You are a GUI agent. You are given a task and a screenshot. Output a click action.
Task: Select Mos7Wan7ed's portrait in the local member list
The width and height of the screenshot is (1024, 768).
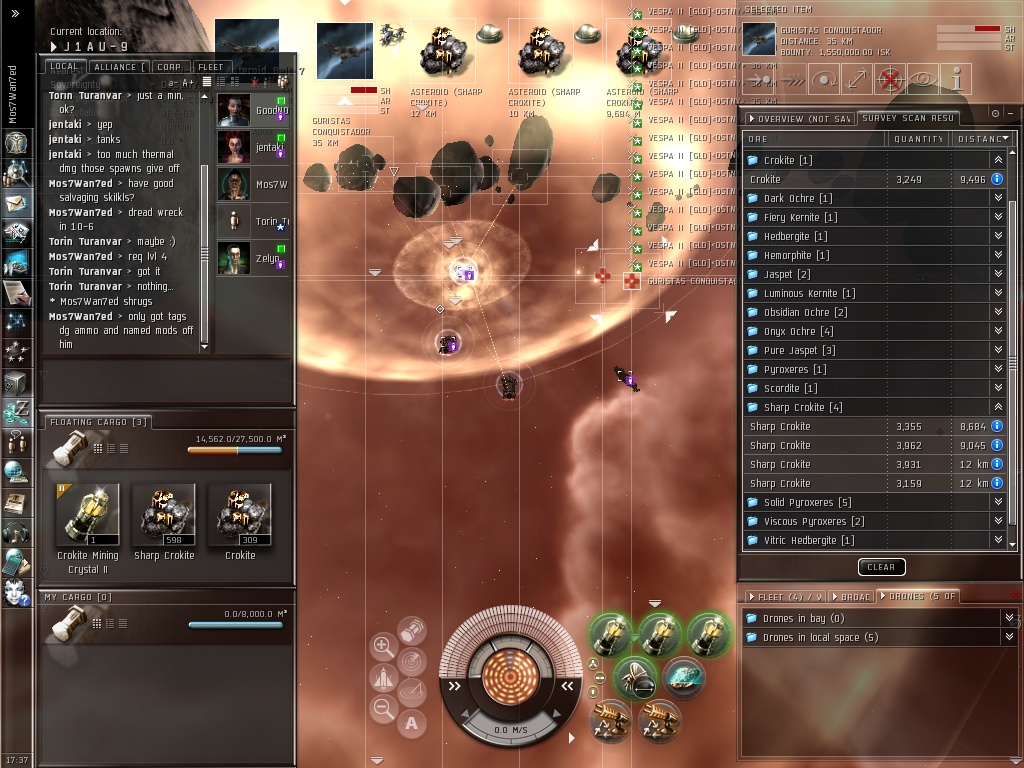(x=234, y=184)
